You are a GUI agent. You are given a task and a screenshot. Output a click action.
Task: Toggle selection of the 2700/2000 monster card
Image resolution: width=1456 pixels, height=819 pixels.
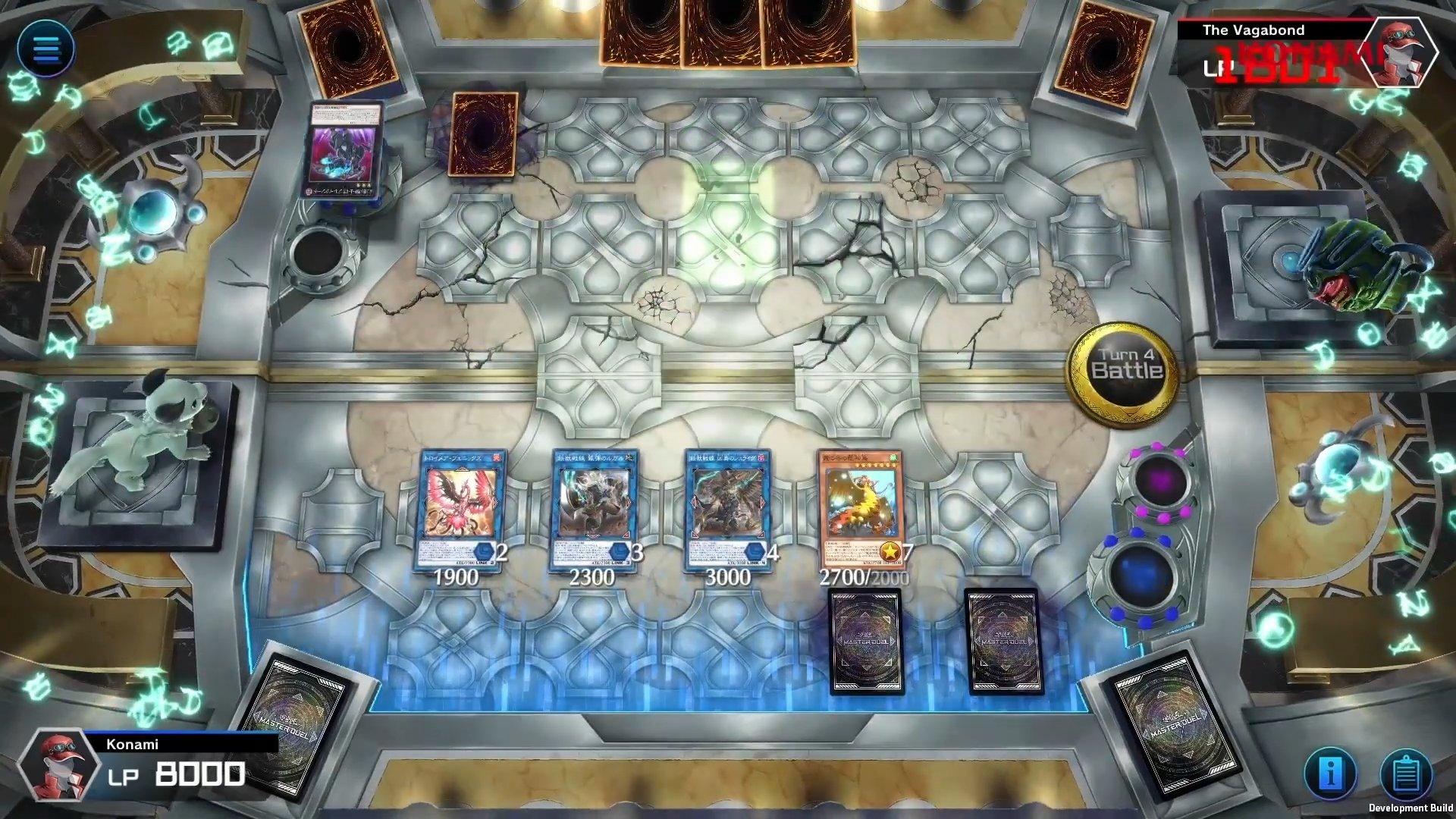(x=861, y=508)
